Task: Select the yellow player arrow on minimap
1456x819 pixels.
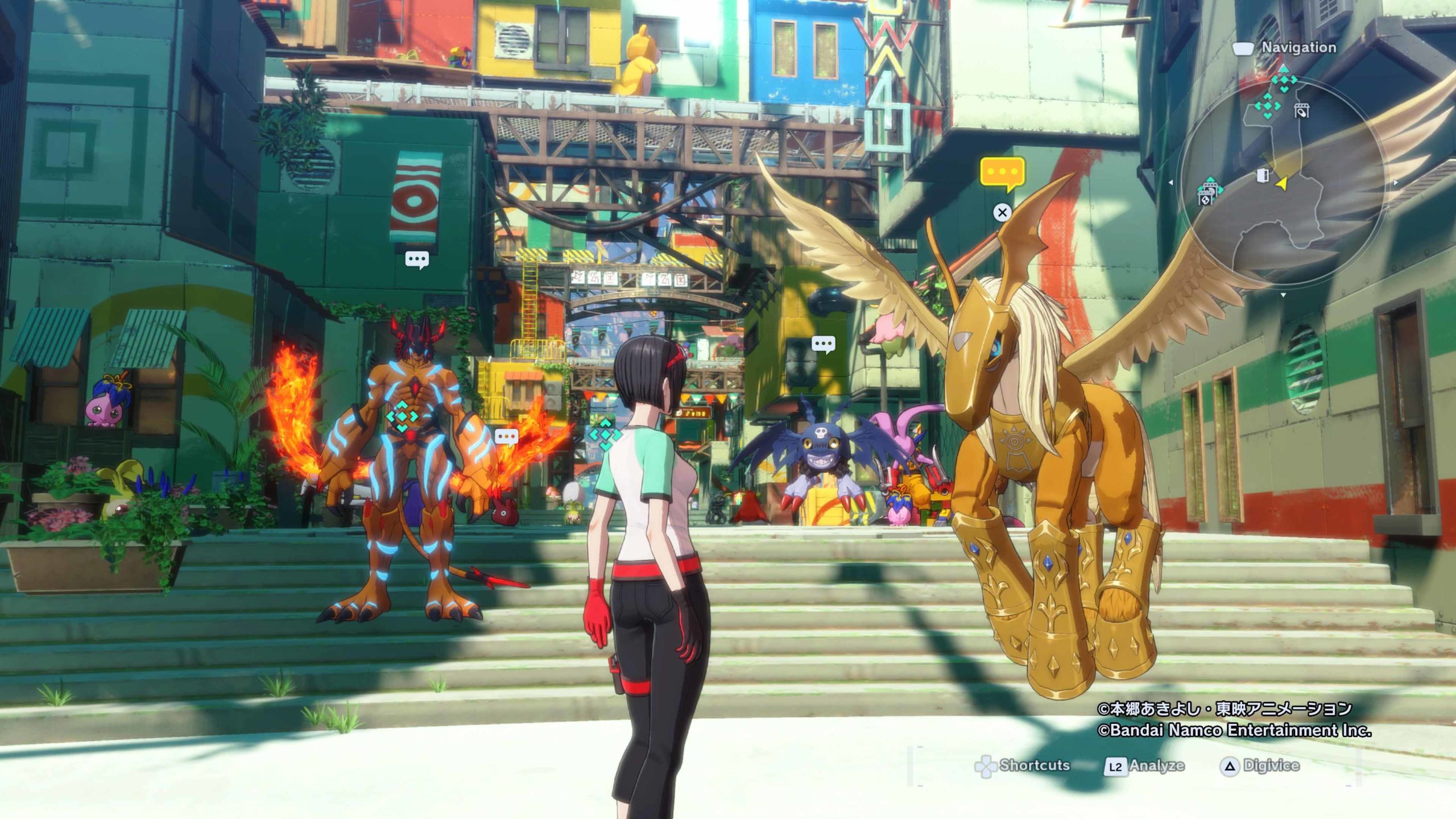Action: tap(1282, 183)
